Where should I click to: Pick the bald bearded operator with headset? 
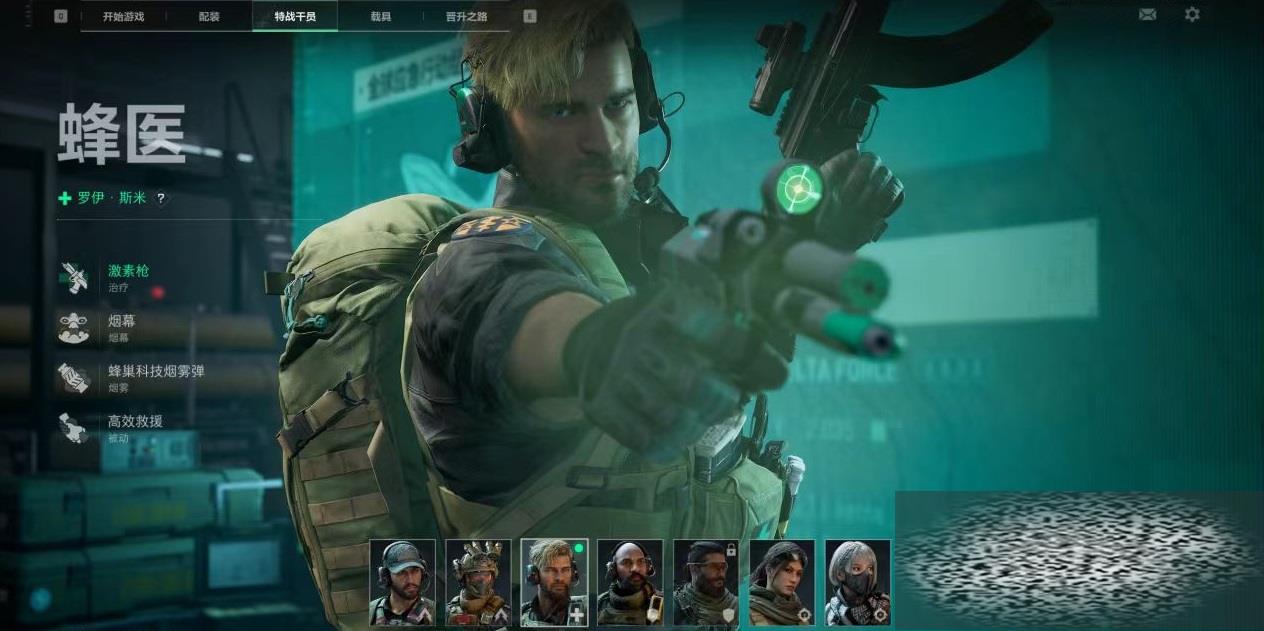pyautogui.click(x=630, y=583)
